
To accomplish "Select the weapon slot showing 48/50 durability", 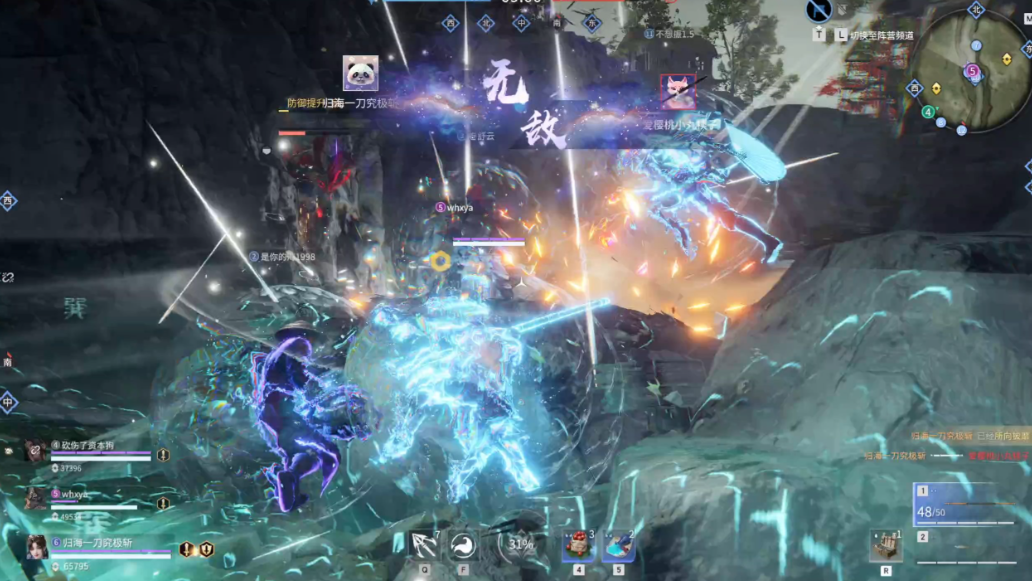I will coord(969,505).
